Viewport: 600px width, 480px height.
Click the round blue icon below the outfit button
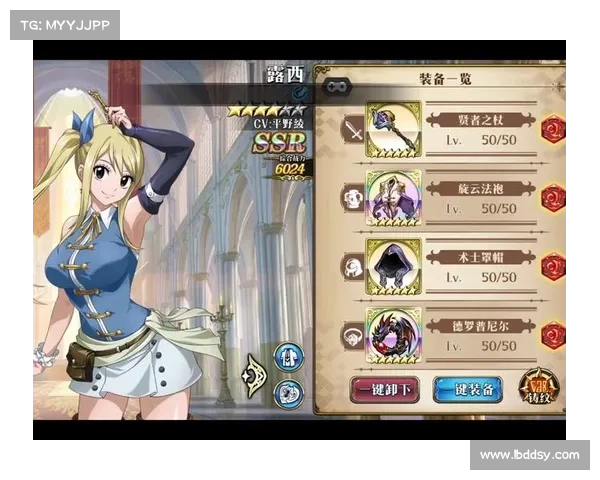tap(289, 391)
